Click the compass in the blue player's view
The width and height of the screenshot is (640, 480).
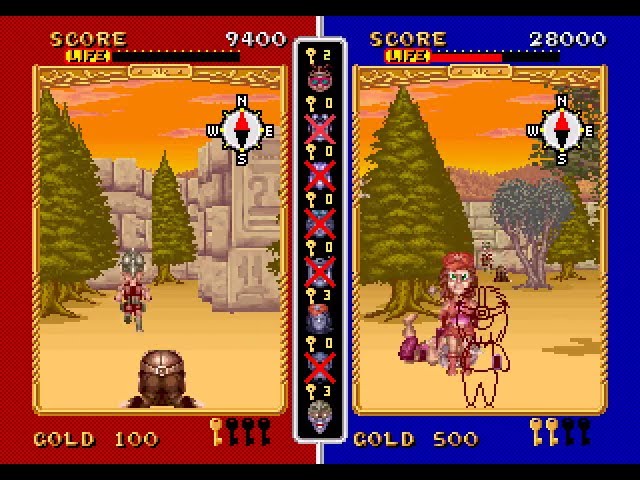click(560, 127)
